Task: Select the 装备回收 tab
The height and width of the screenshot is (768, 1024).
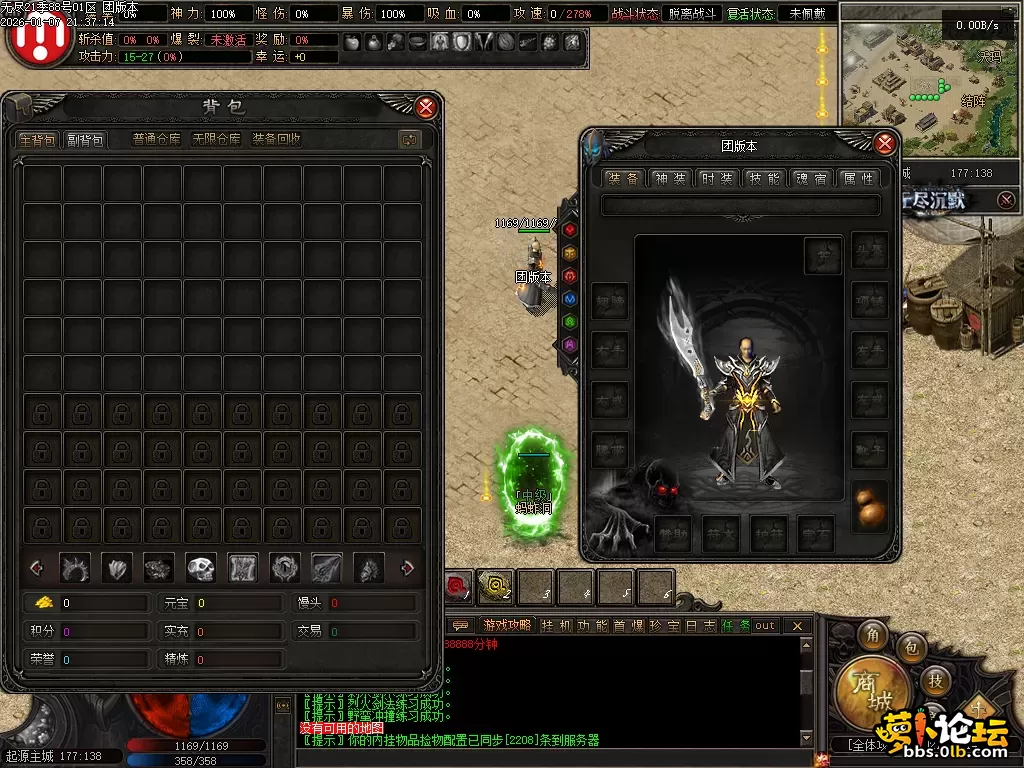Action: 276,140
